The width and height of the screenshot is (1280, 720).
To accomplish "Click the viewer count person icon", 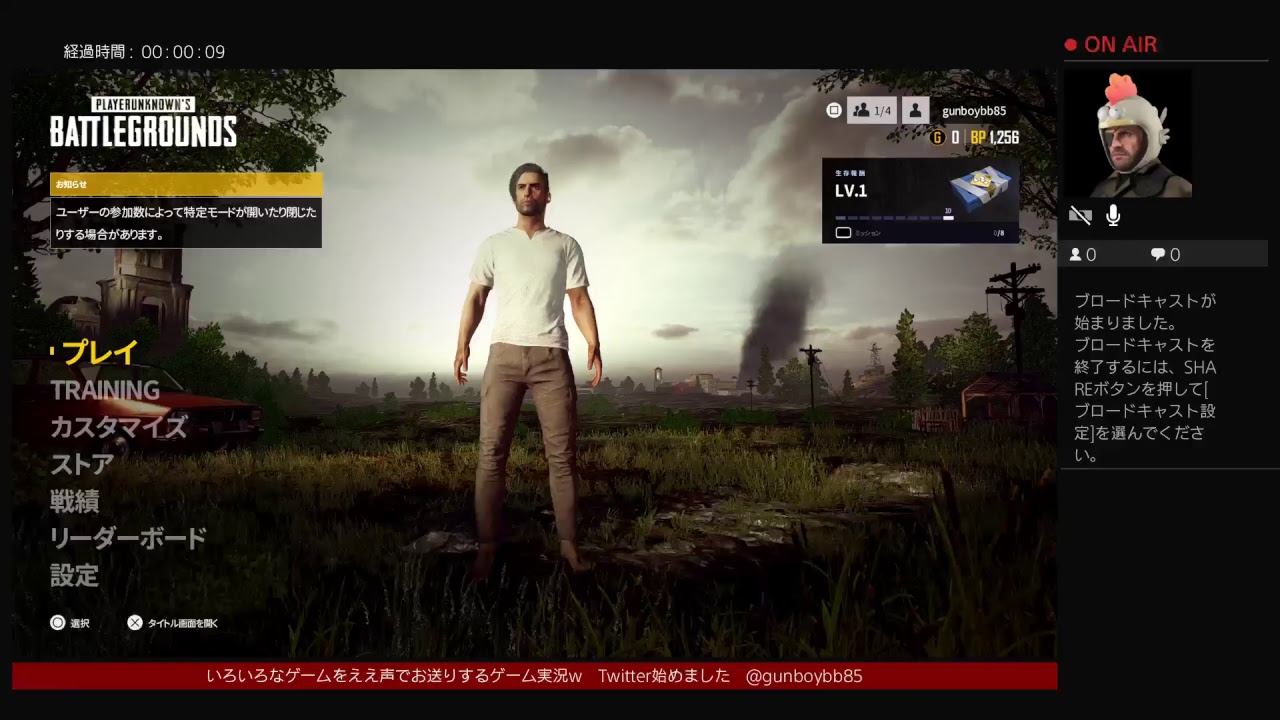I will tap(1076, 254).
